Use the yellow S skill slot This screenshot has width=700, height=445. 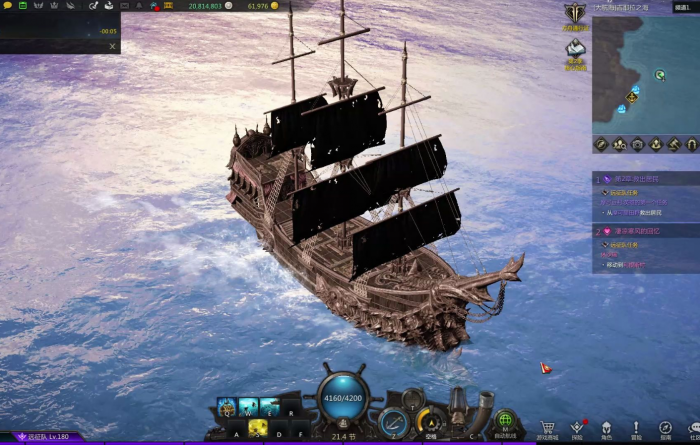click(x=257, y=427)
